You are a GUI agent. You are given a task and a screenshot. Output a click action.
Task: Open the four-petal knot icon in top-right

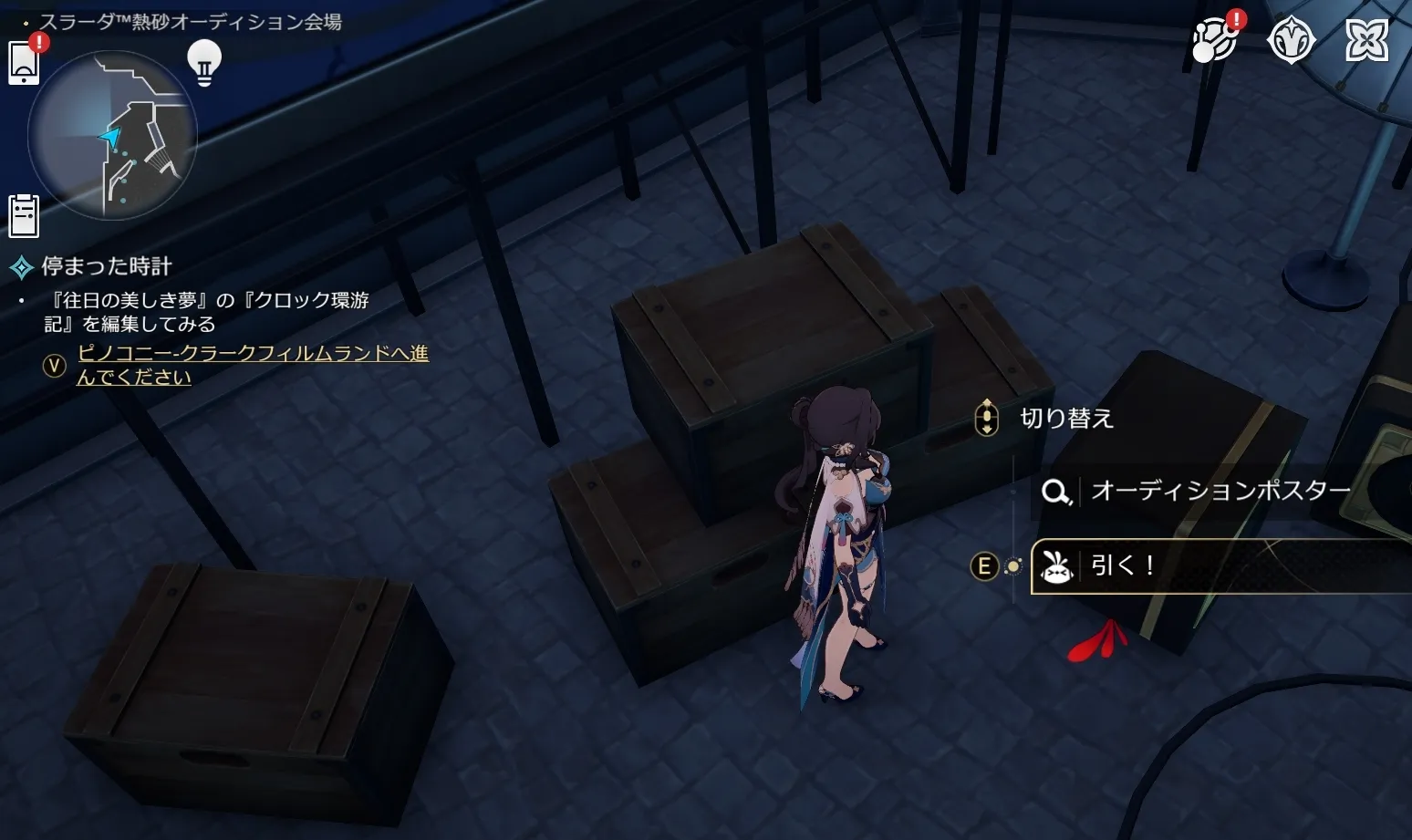(x=1366, y=41)
